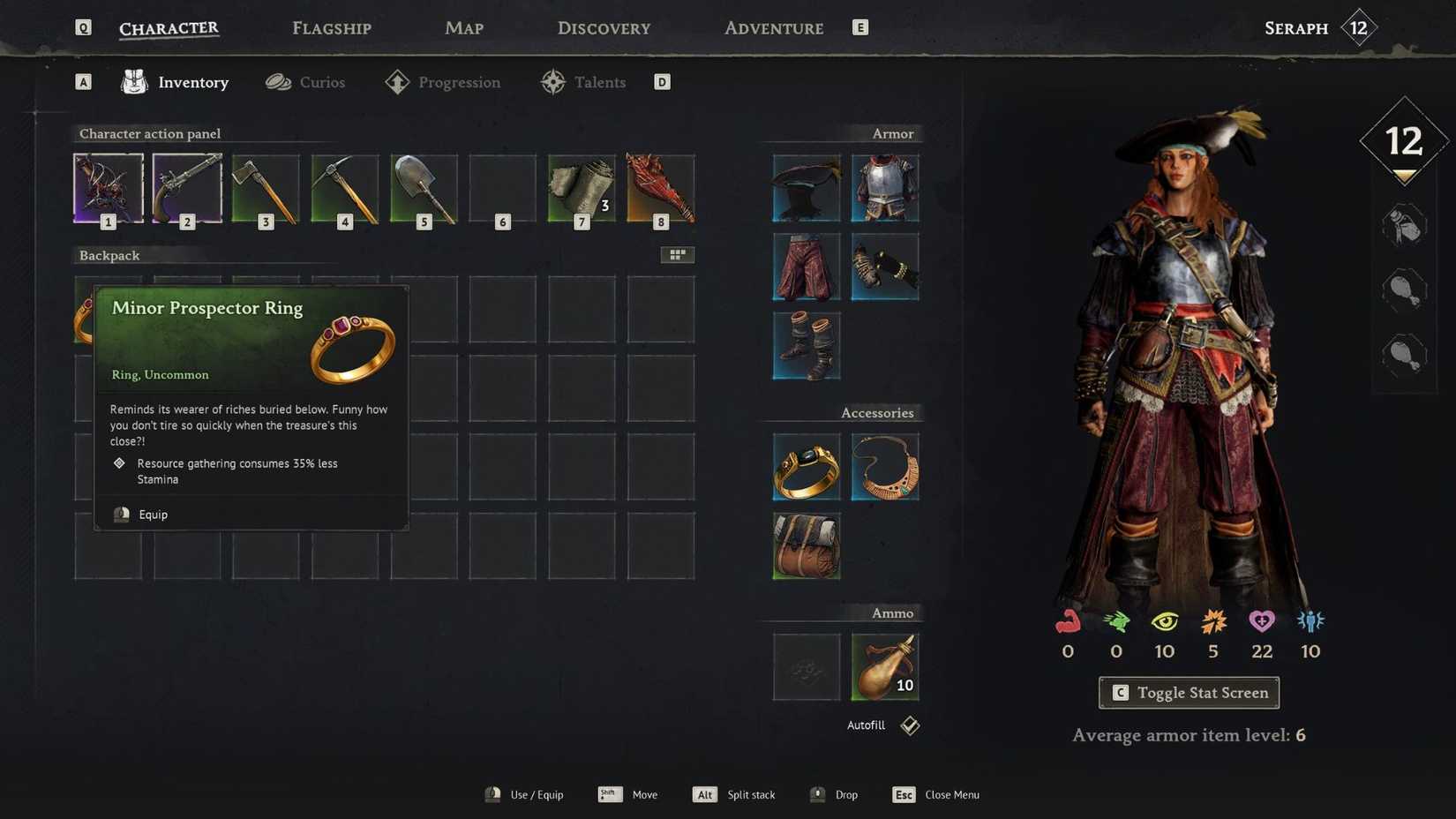Switch to the Map tab
This screenshot has width=1456, height=819.
pyautogui.click(x=463, y=27)
